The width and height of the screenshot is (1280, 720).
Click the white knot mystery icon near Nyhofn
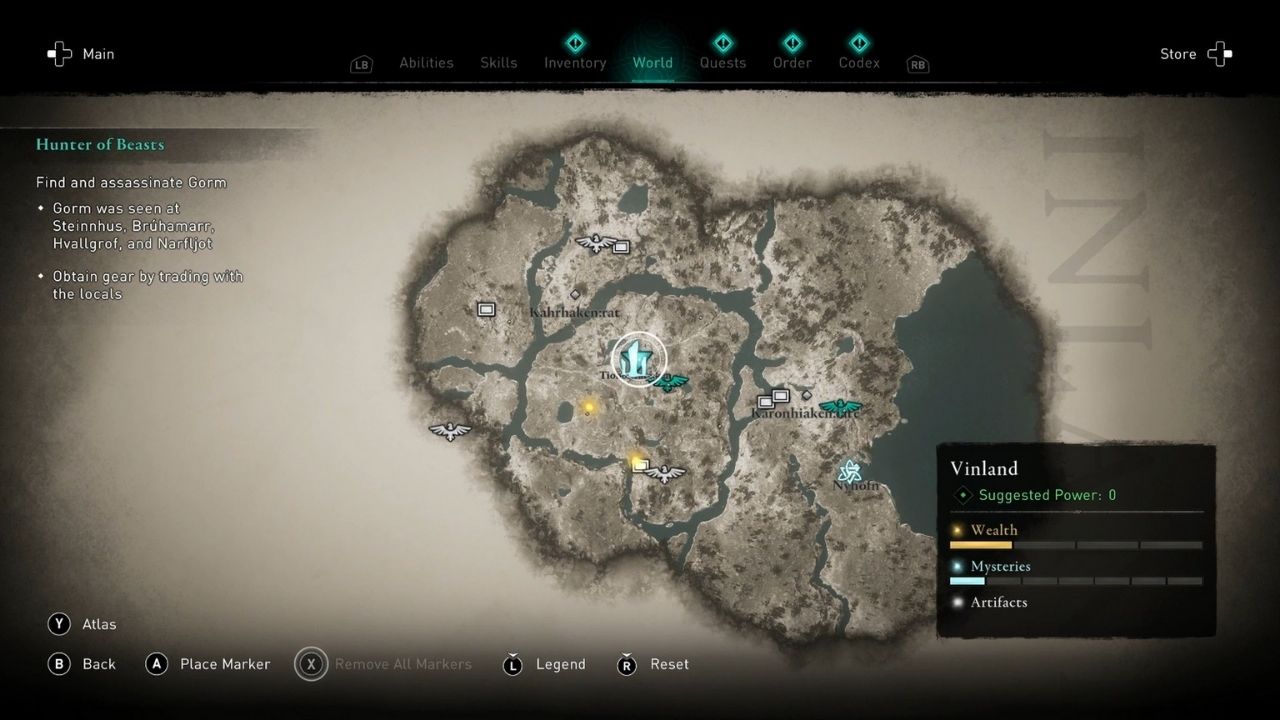click(851, 468)
